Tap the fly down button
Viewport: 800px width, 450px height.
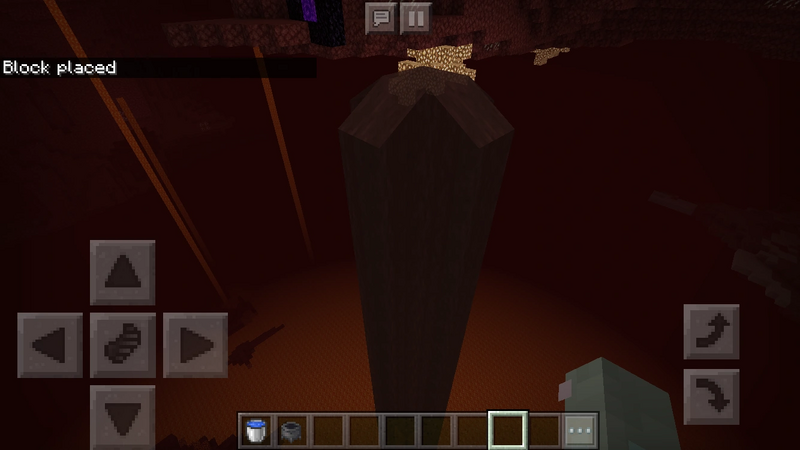[x=711, y=397]
